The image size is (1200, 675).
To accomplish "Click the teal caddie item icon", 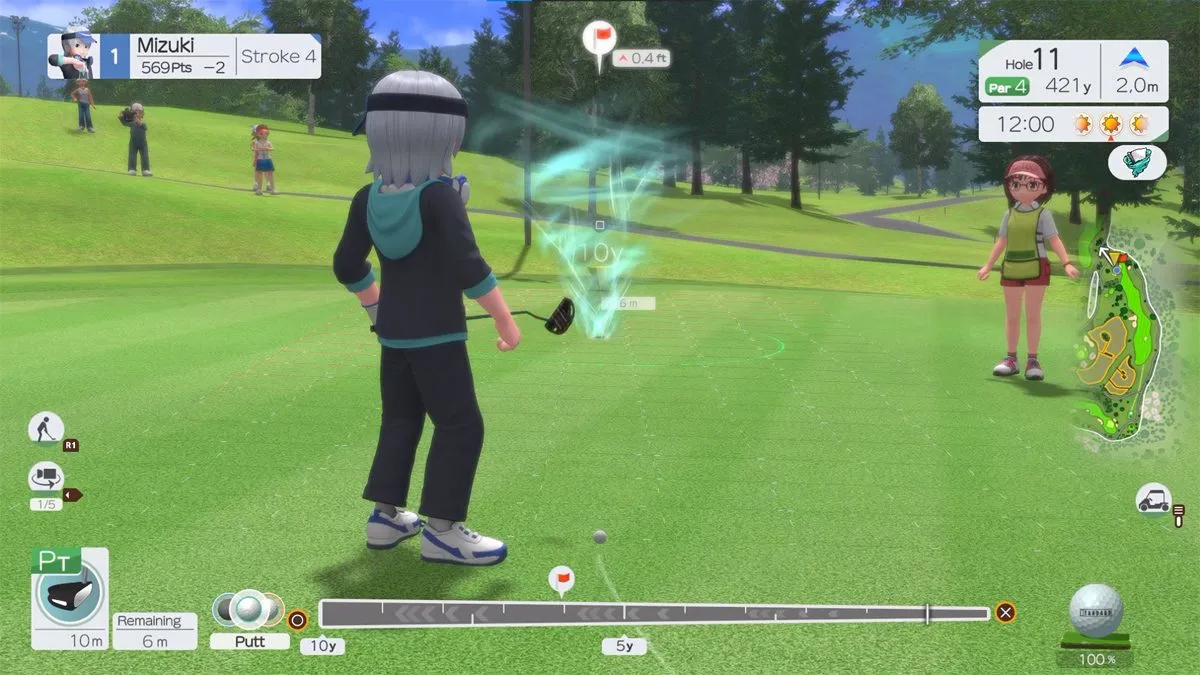I will pos(1137,162).
